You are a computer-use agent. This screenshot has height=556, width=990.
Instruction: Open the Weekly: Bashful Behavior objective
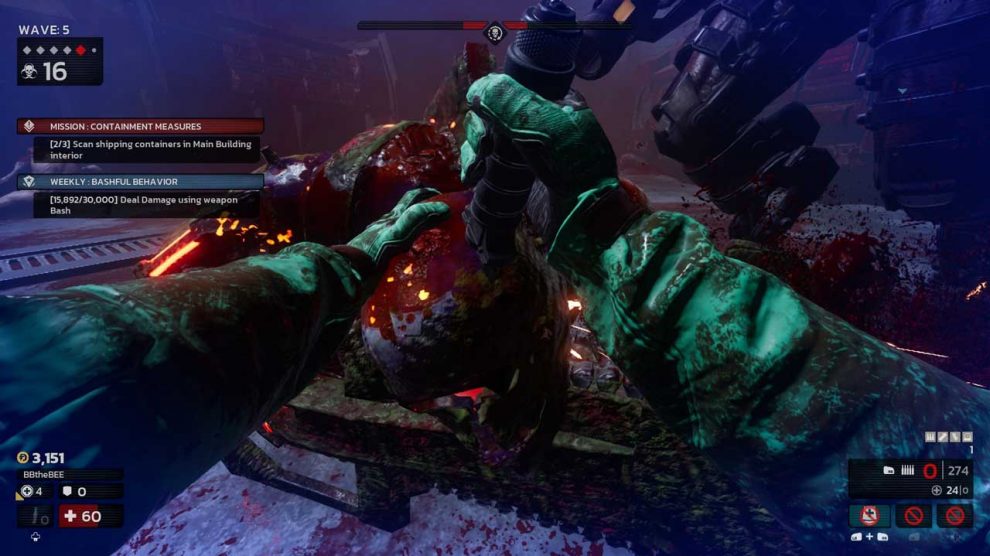click(140, 182)
